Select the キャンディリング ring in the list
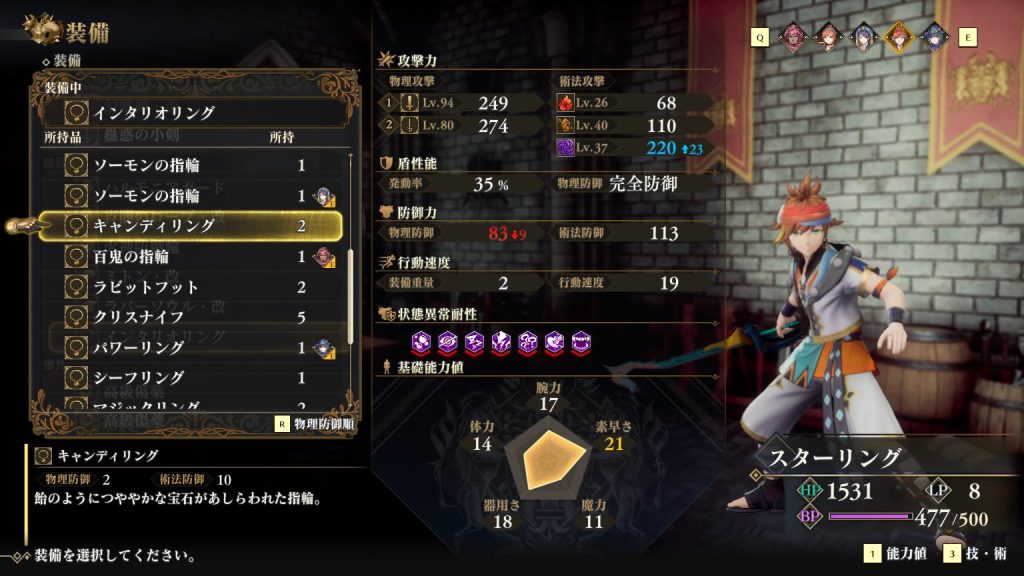This screenshot has height=576, width=1024. coord(190,226)
